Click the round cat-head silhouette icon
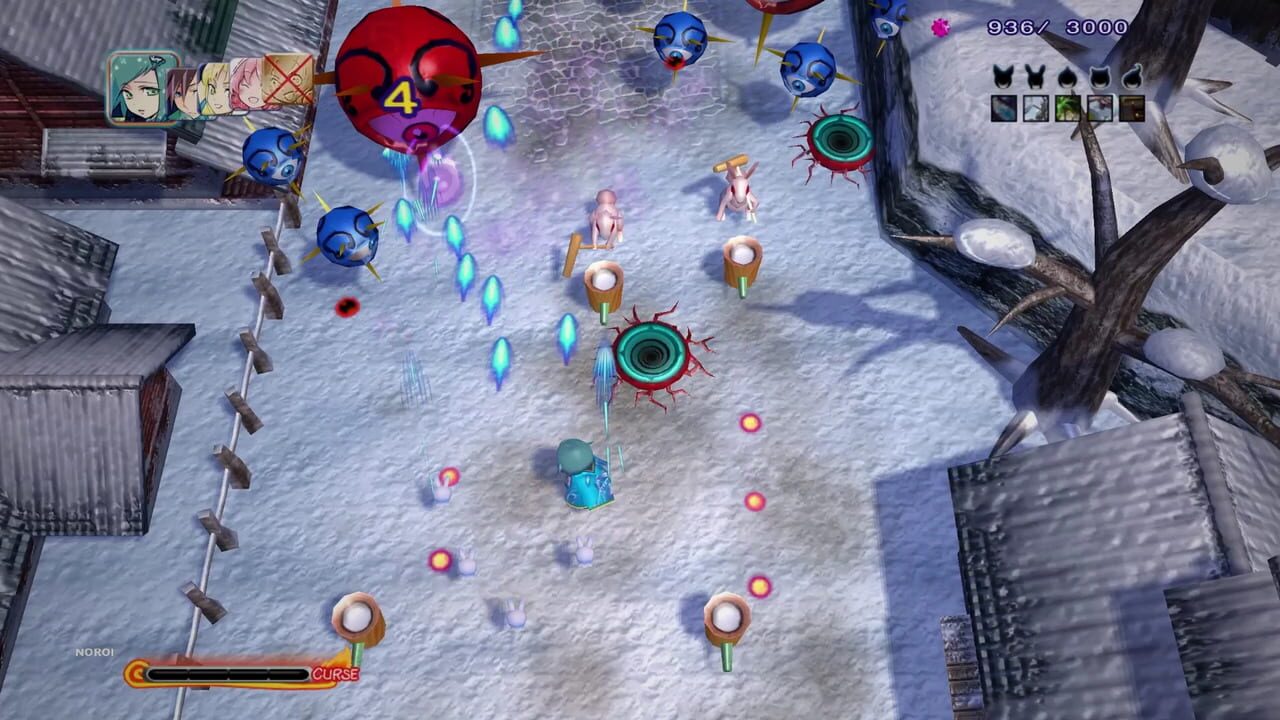Viewport: 1280px width, 720px height. coord(1098,76)
